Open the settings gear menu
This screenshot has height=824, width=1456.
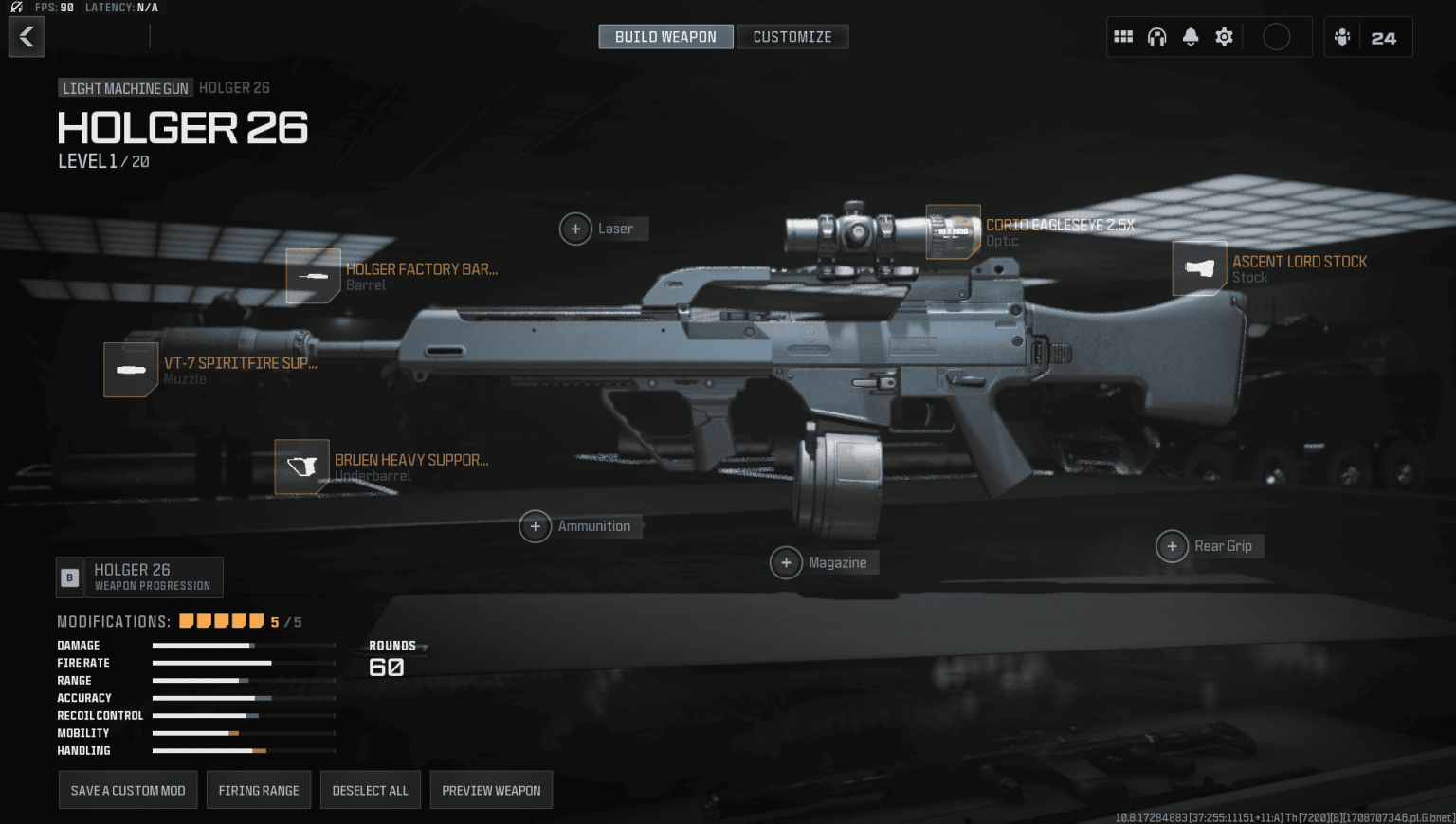click(1224, 36)
